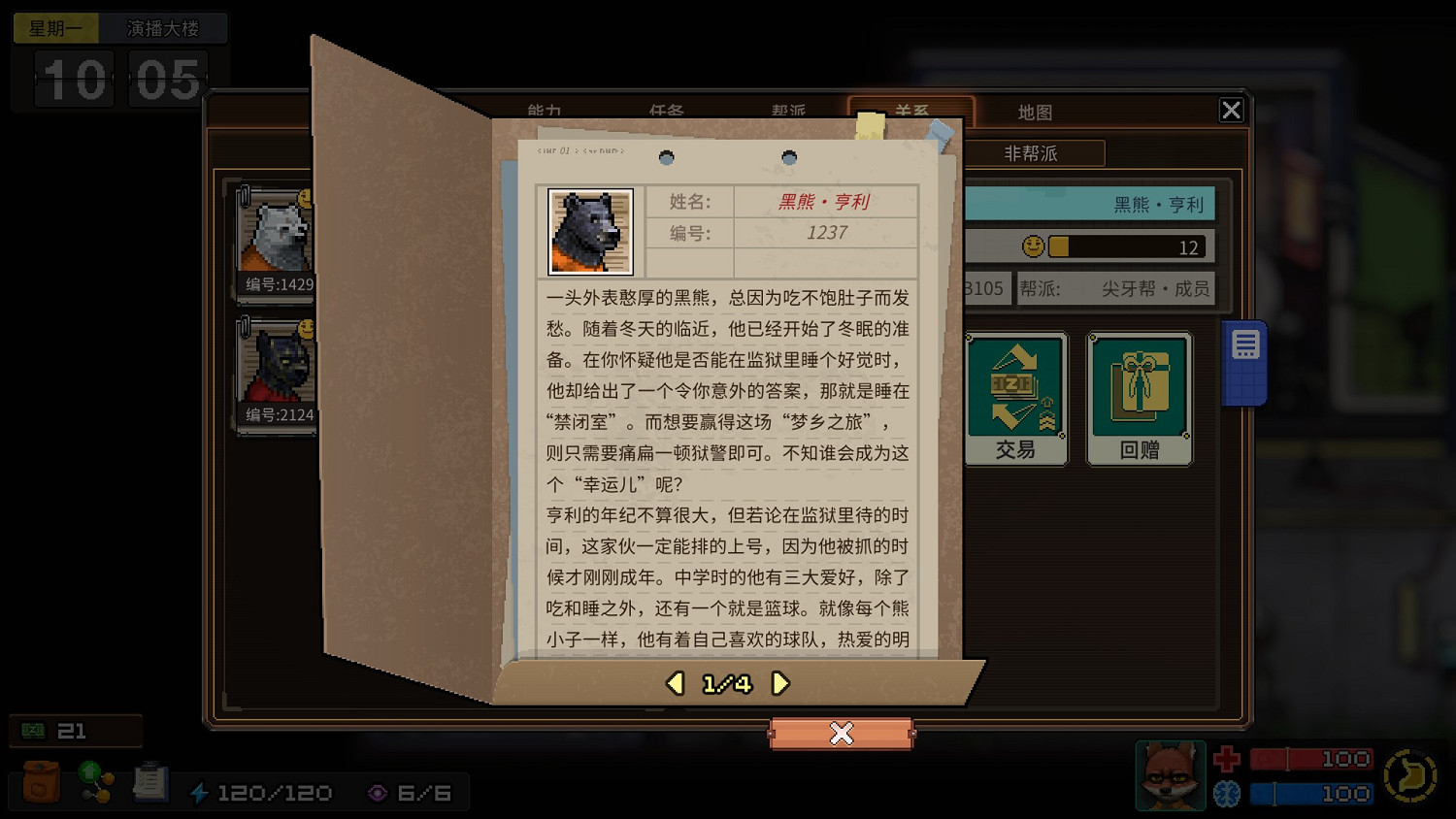
Task: Click the lightning energy icon near 120/120
Action: point(201,792)
